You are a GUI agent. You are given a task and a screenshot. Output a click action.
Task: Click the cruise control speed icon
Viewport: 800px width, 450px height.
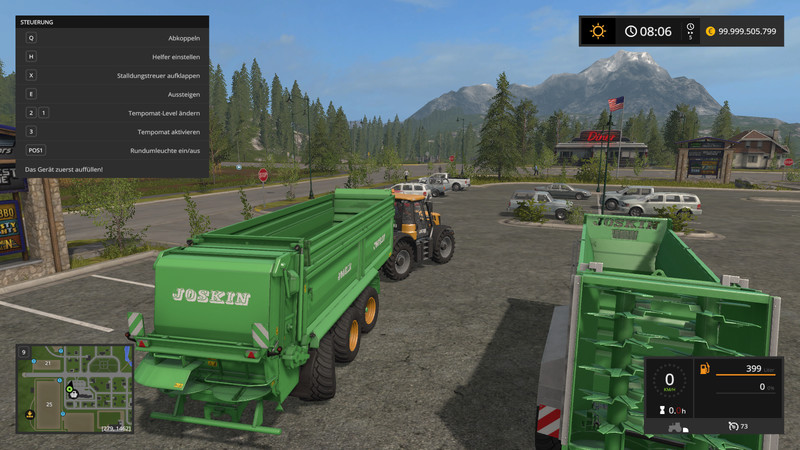[734, 427]
